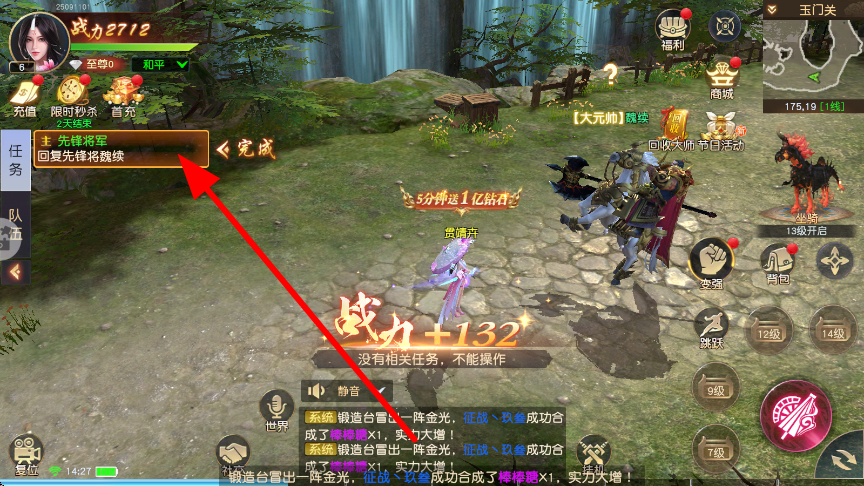864x486 pixels.
Task: Open the 充值 recharge icon
Action: (x=24, y=95)
